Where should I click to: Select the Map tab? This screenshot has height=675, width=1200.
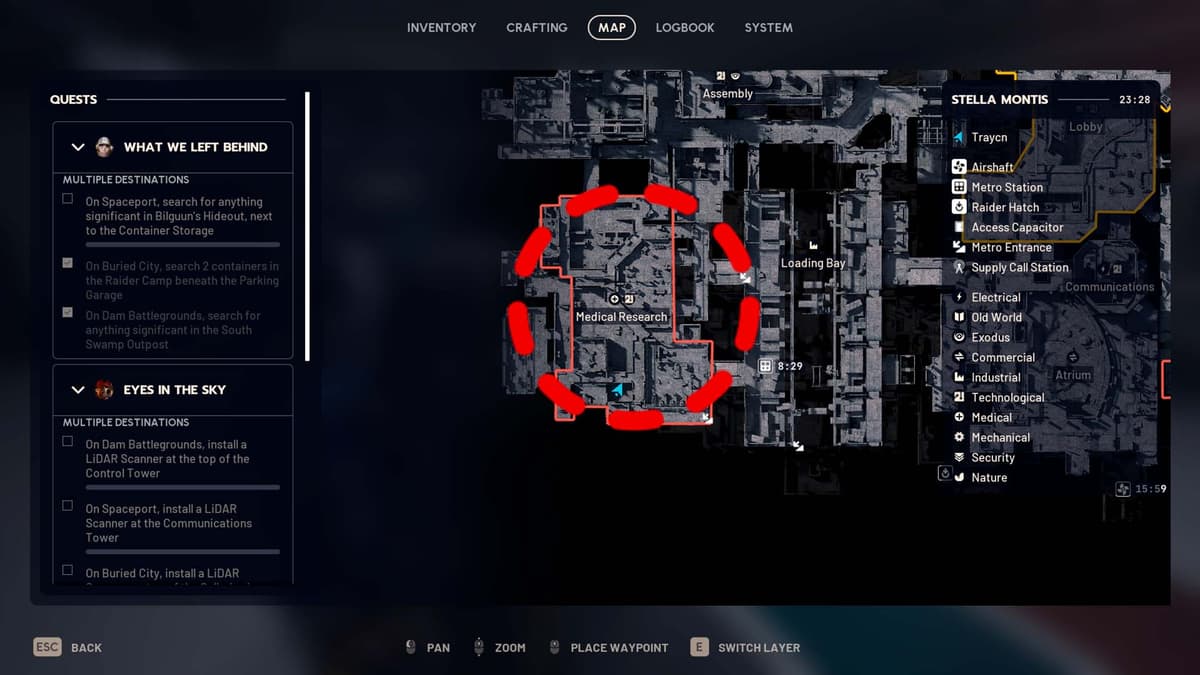pos(611,28)
